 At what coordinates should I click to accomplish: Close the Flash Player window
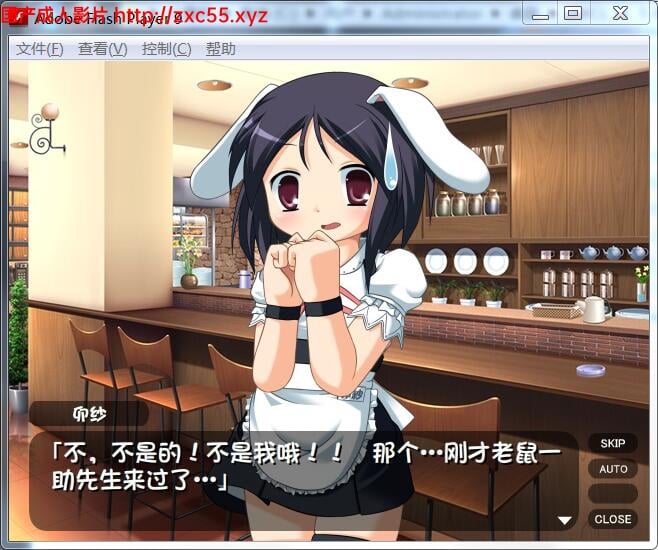(x=618, y=14)
